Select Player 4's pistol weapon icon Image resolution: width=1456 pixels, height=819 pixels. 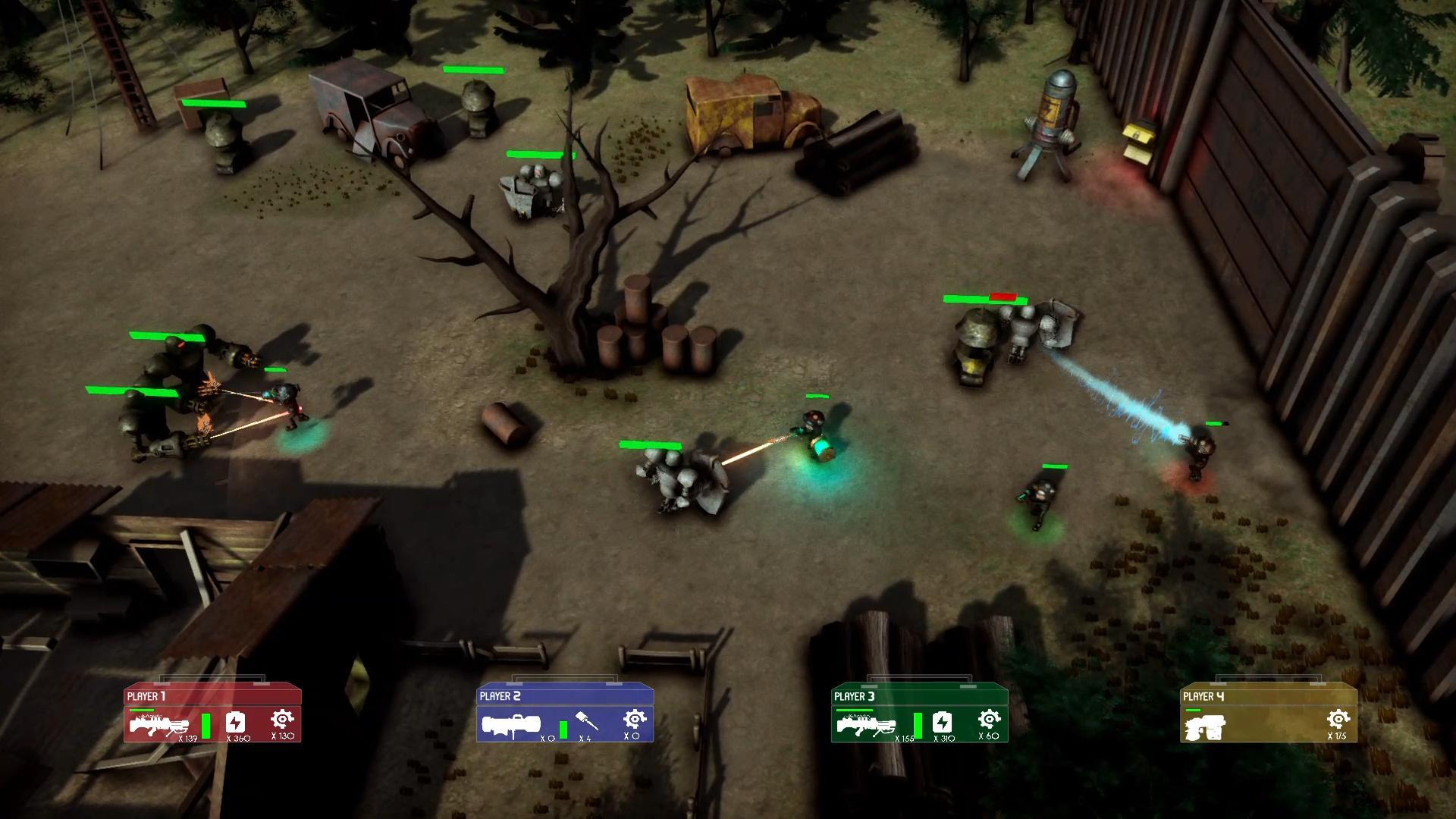coord(1204,726)
